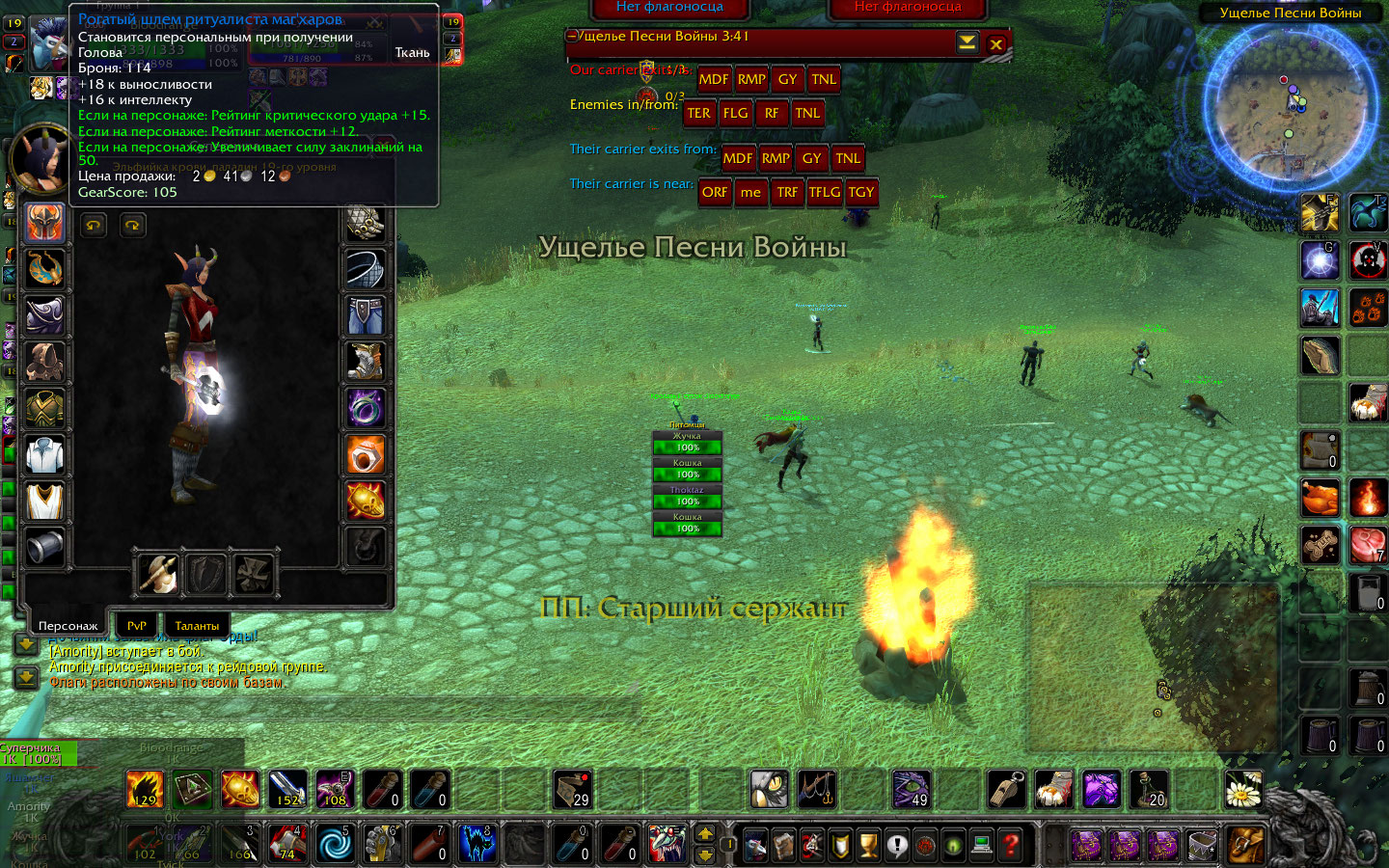Click the white shirt equipment slot
Viewport: 1389px width, 868px height.
tap(44, 455)
